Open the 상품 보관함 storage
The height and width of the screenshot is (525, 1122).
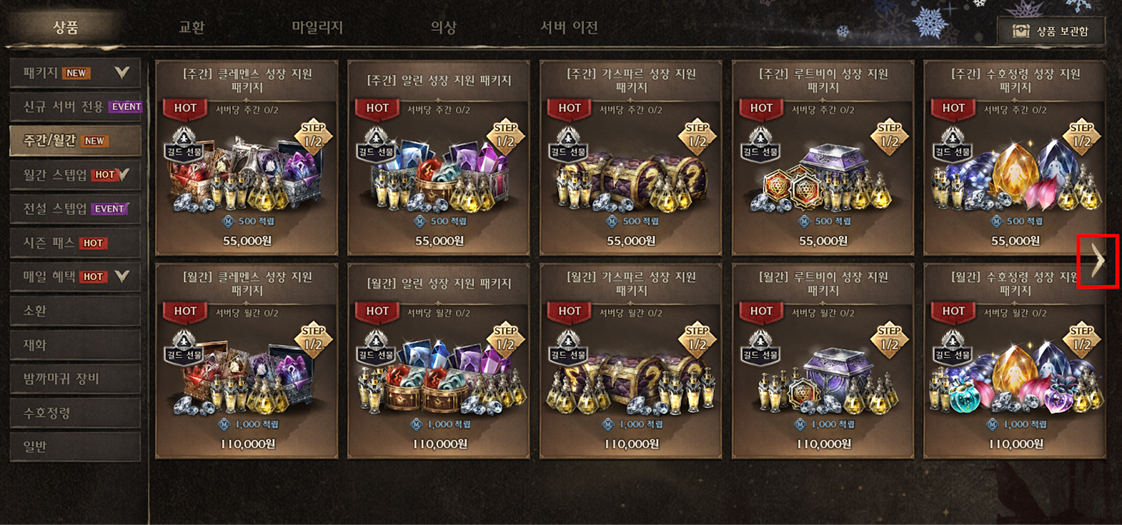(x=1050, y=31)
